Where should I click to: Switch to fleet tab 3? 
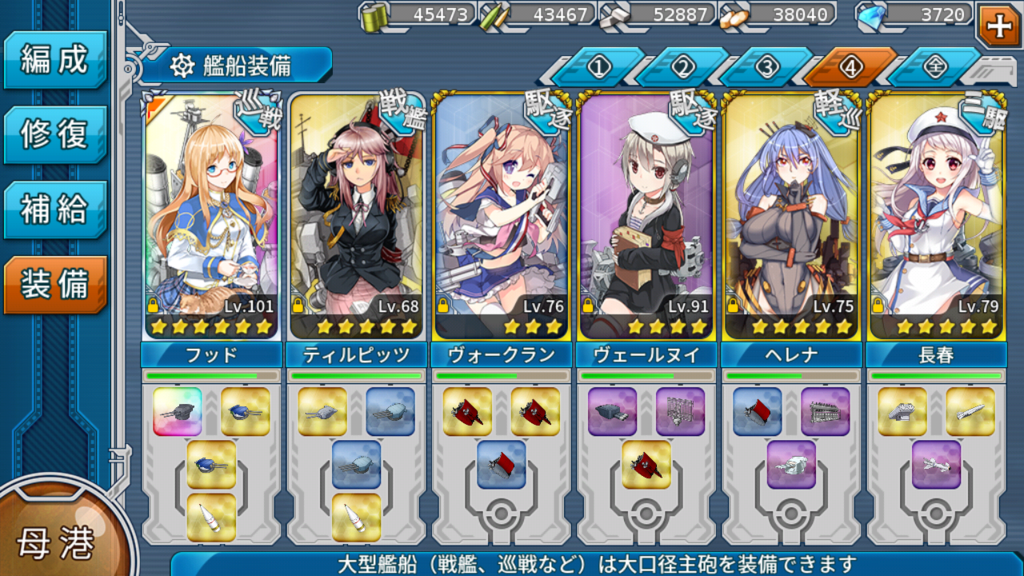pyautogui.click(x=767, y=68)
